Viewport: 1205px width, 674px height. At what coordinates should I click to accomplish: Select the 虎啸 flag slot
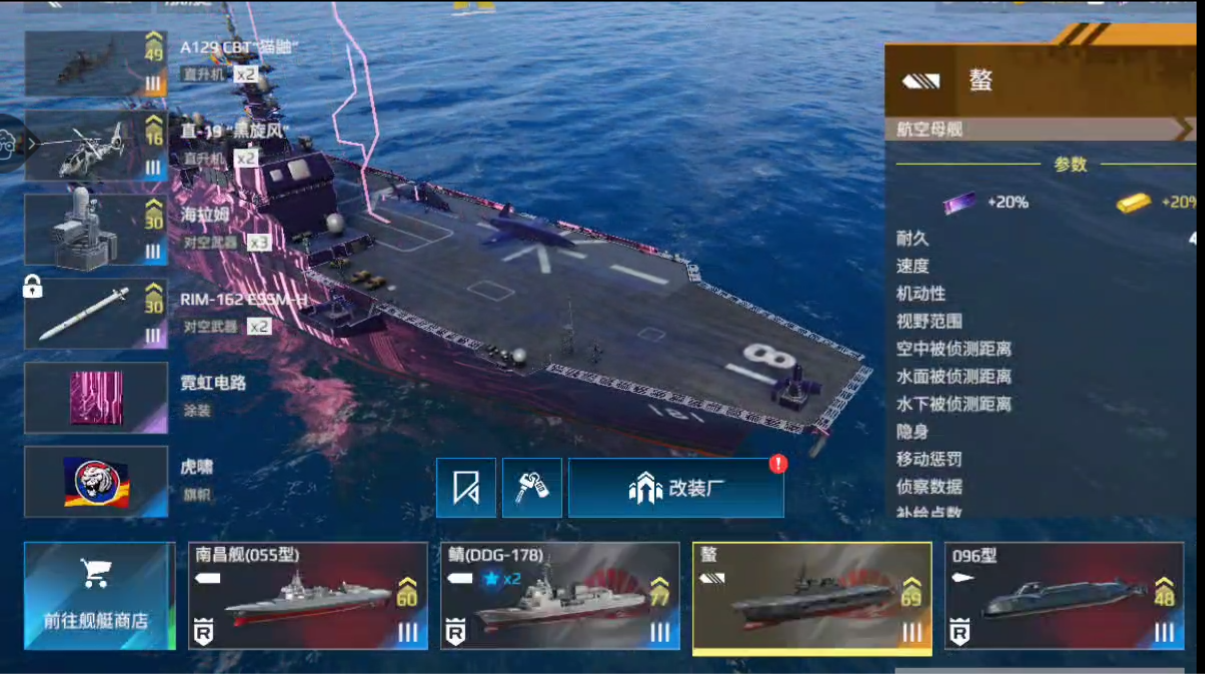(96, 481)
